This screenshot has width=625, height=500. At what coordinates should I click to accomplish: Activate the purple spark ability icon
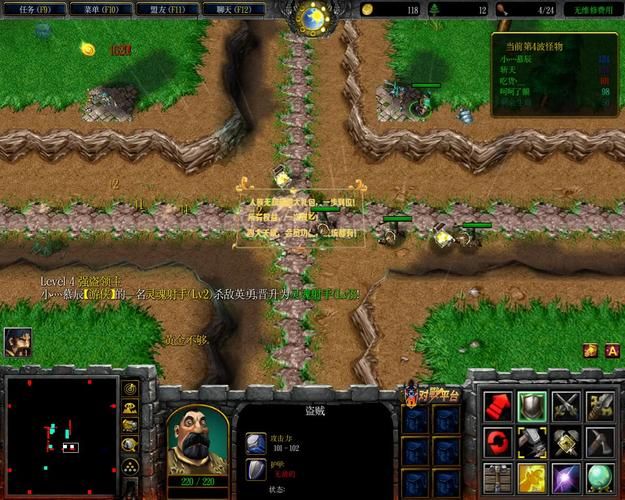point(566,475)
